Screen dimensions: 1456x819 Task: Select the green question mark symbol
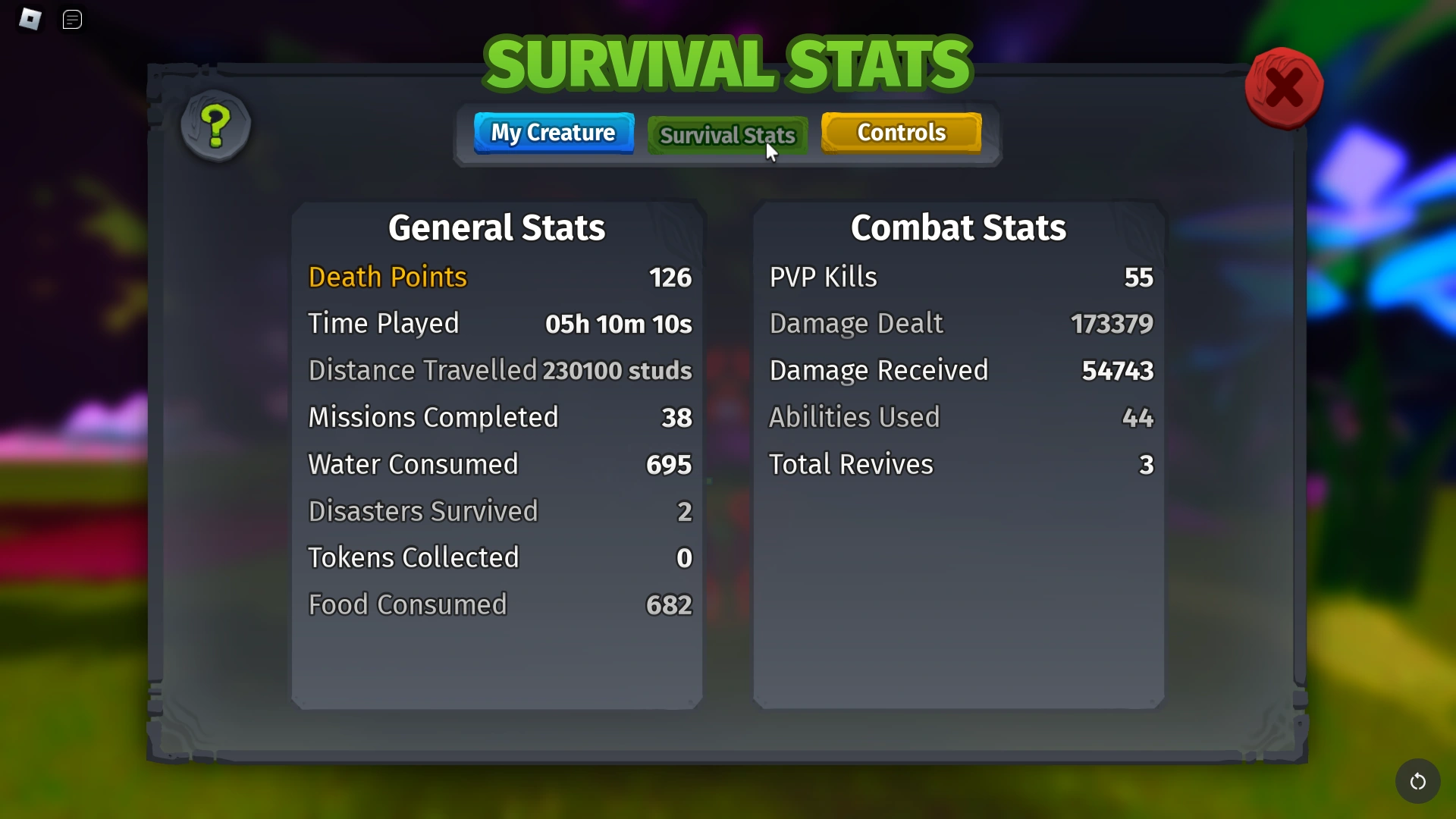[215, 127]
